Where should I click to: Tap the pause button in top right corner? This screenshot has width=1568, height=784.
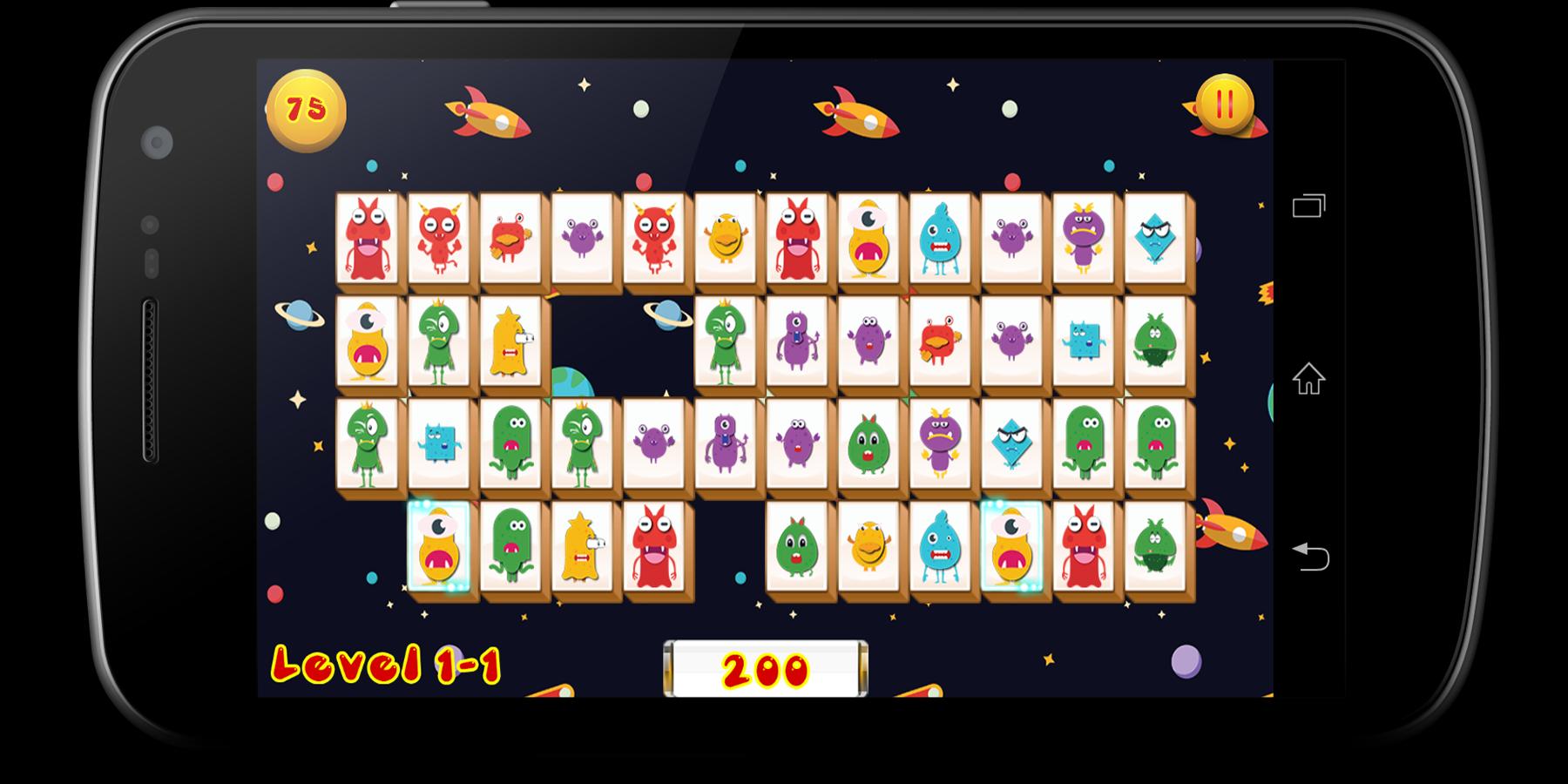click(1224, 106)
